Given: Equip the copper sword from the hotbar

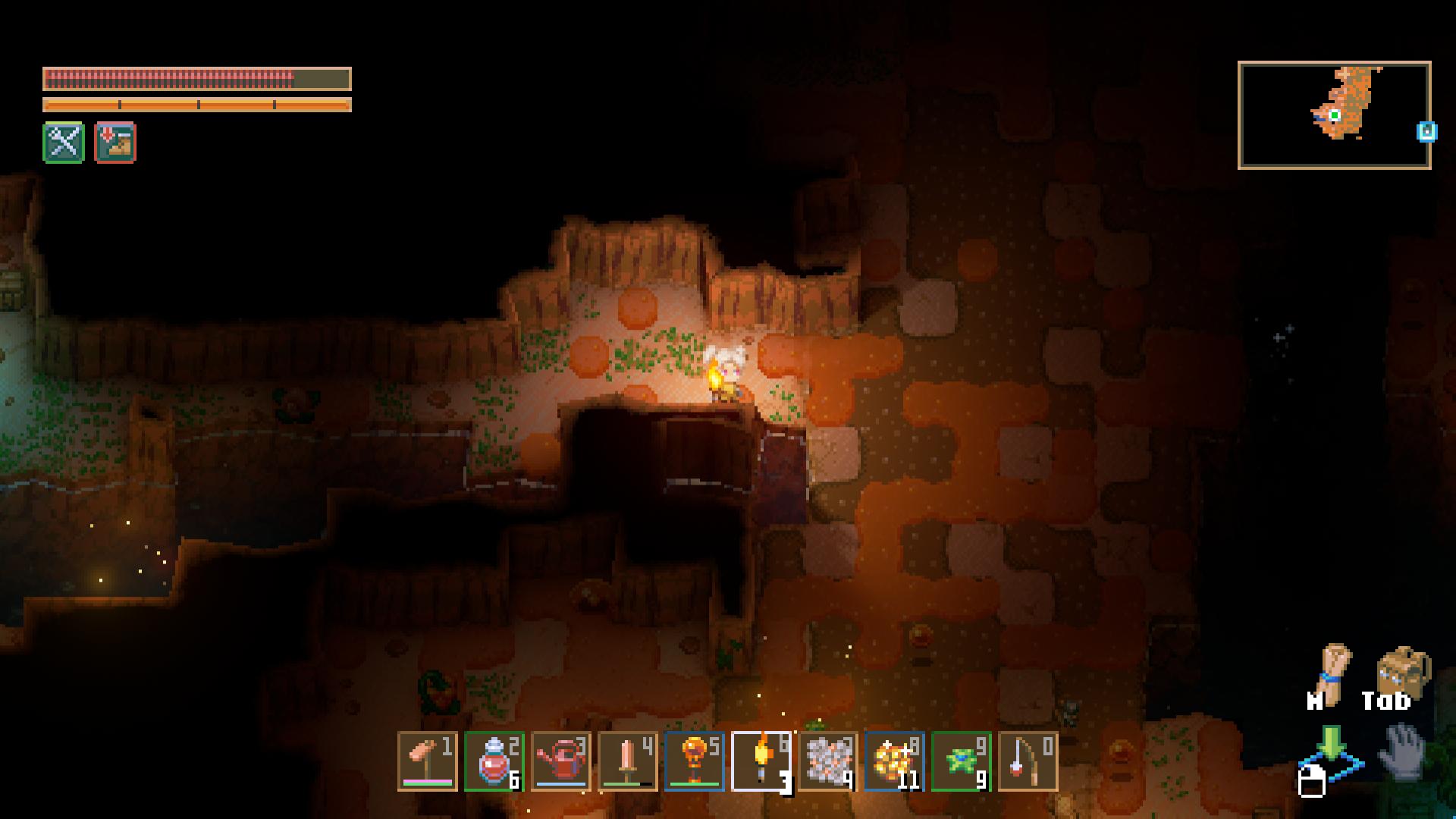Looking at the screenshot, I should click(628, 761).
